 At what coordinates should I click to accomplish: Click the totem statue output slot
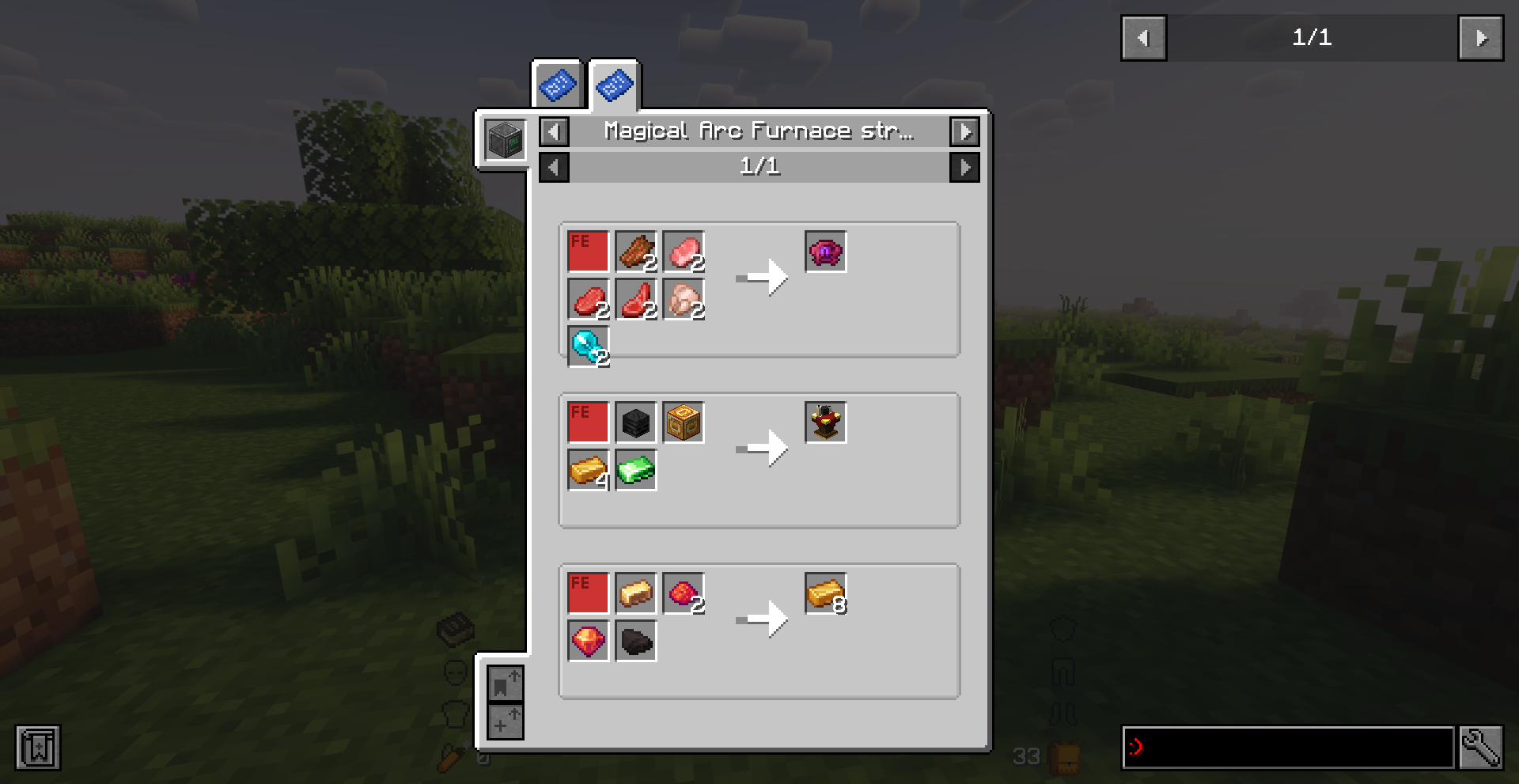(825, 422)
